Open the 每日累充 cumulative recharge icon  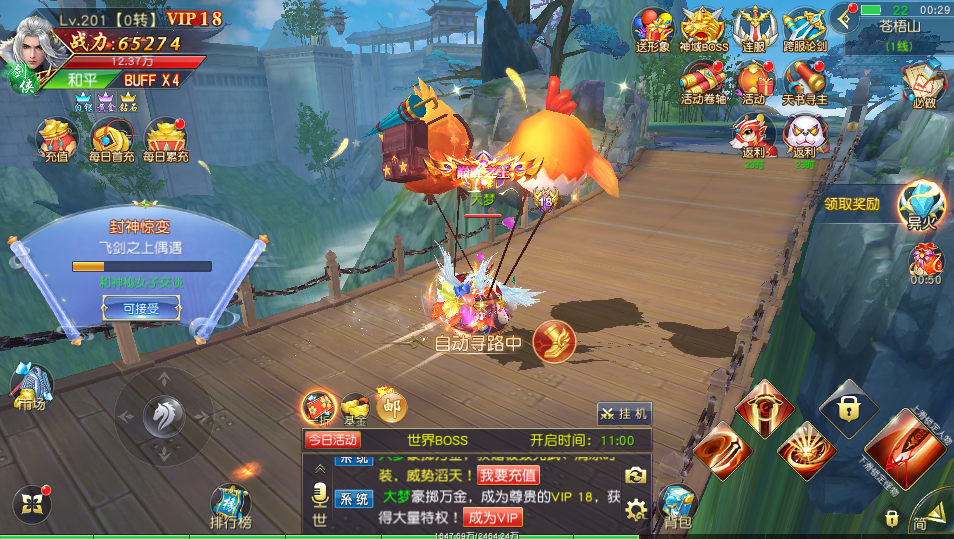click(x=165, y=139)
